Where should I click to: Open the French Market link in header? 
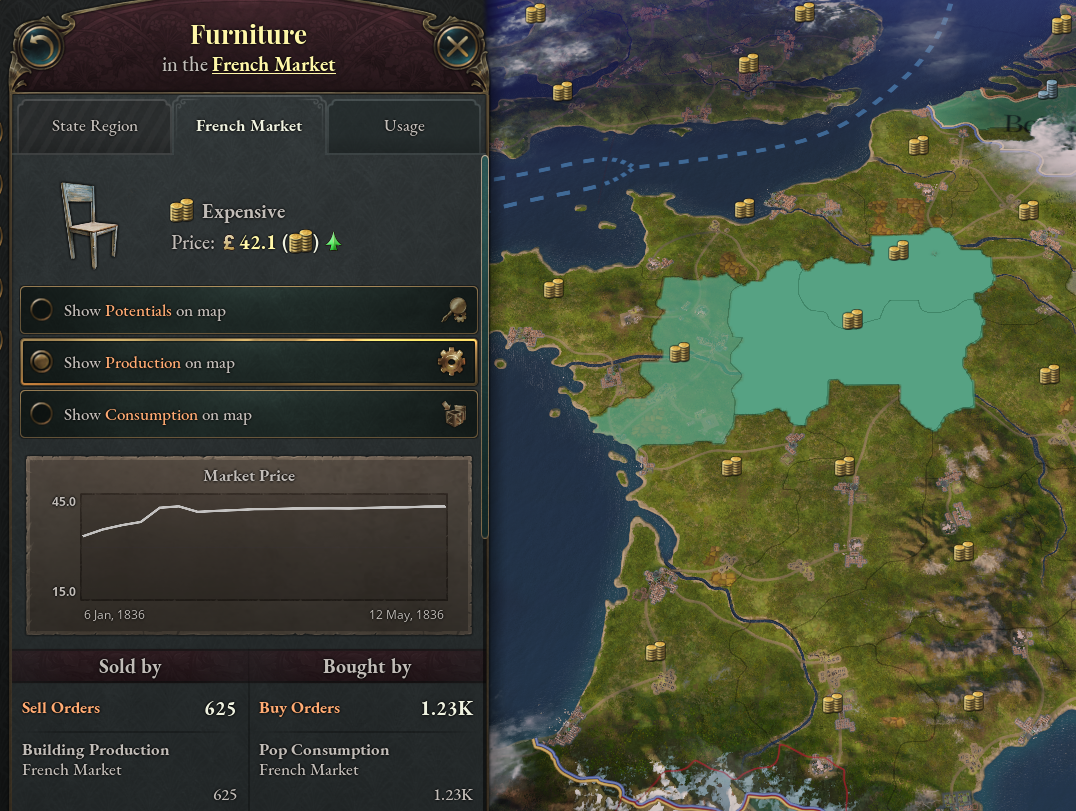(273, 65)
